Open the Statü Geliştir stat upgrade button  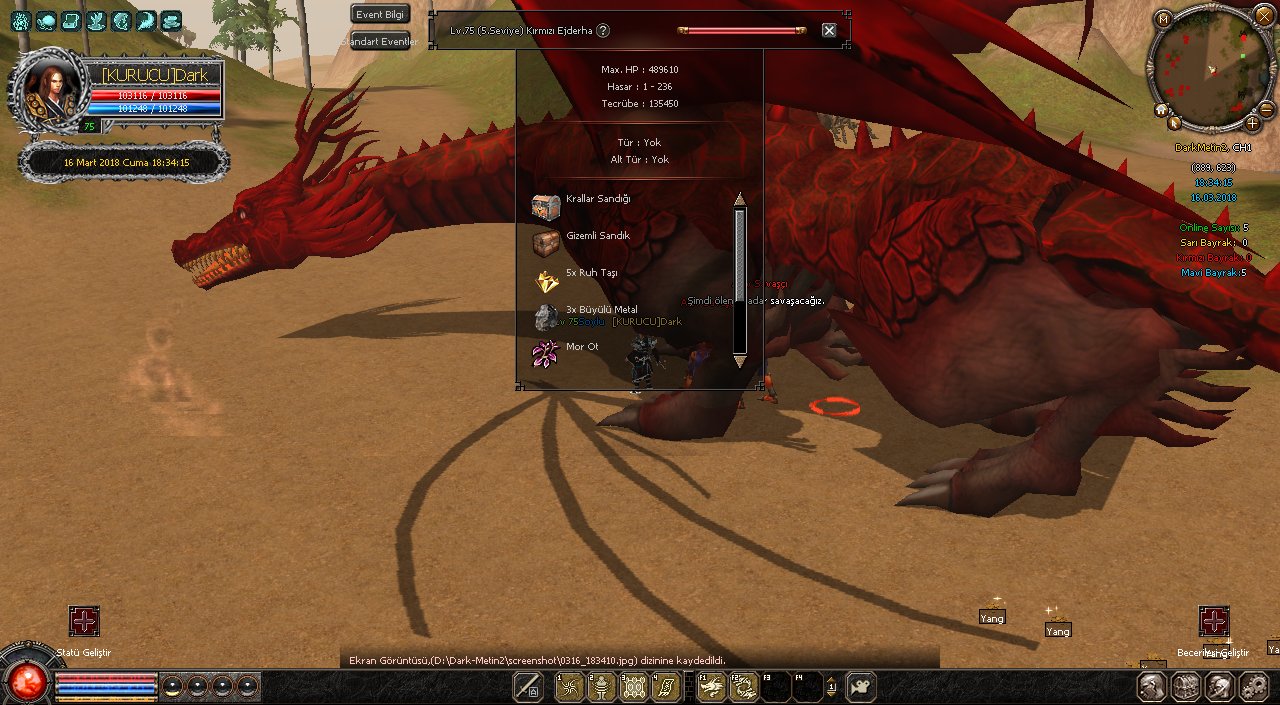click(x=84, y=621)
